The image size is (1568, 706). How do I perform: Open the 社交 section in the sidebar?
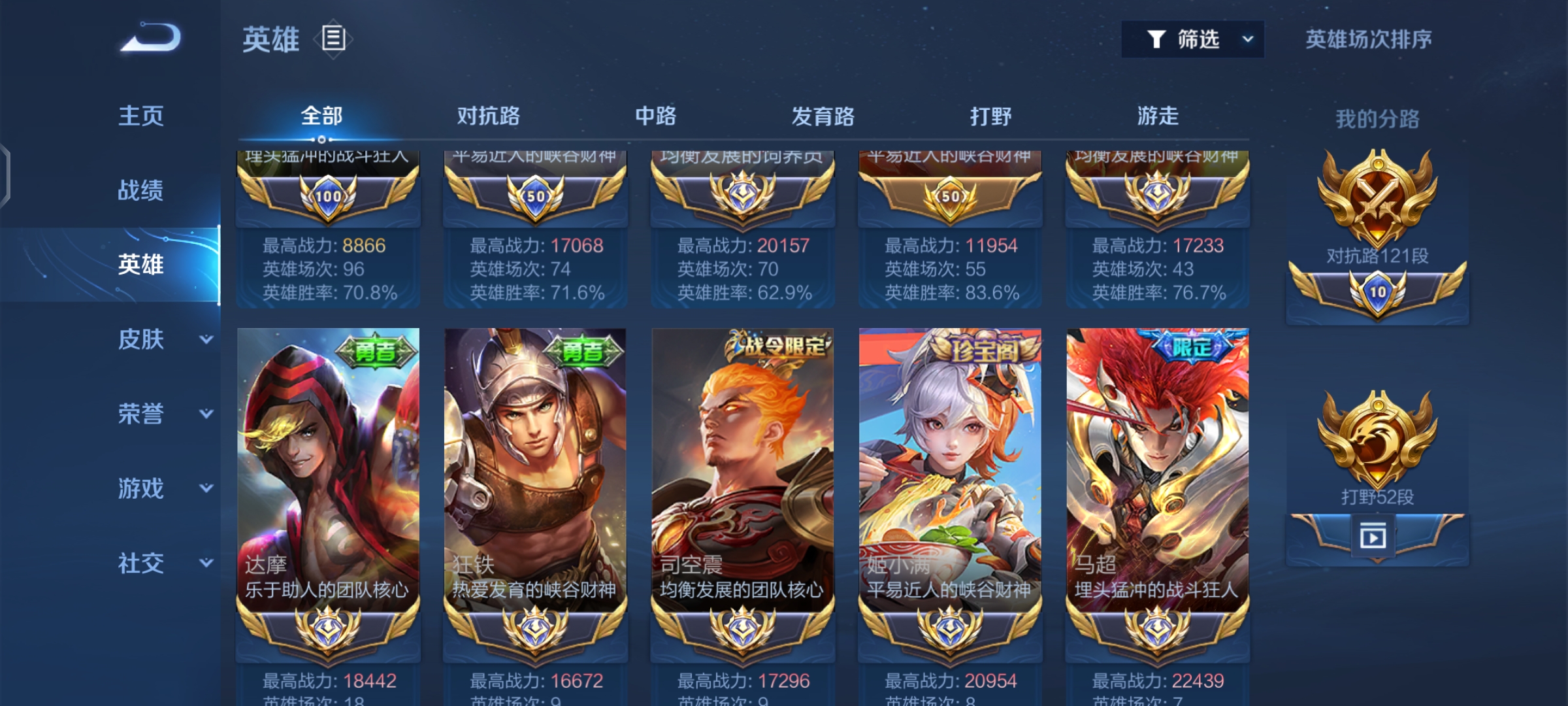point(140,562)
